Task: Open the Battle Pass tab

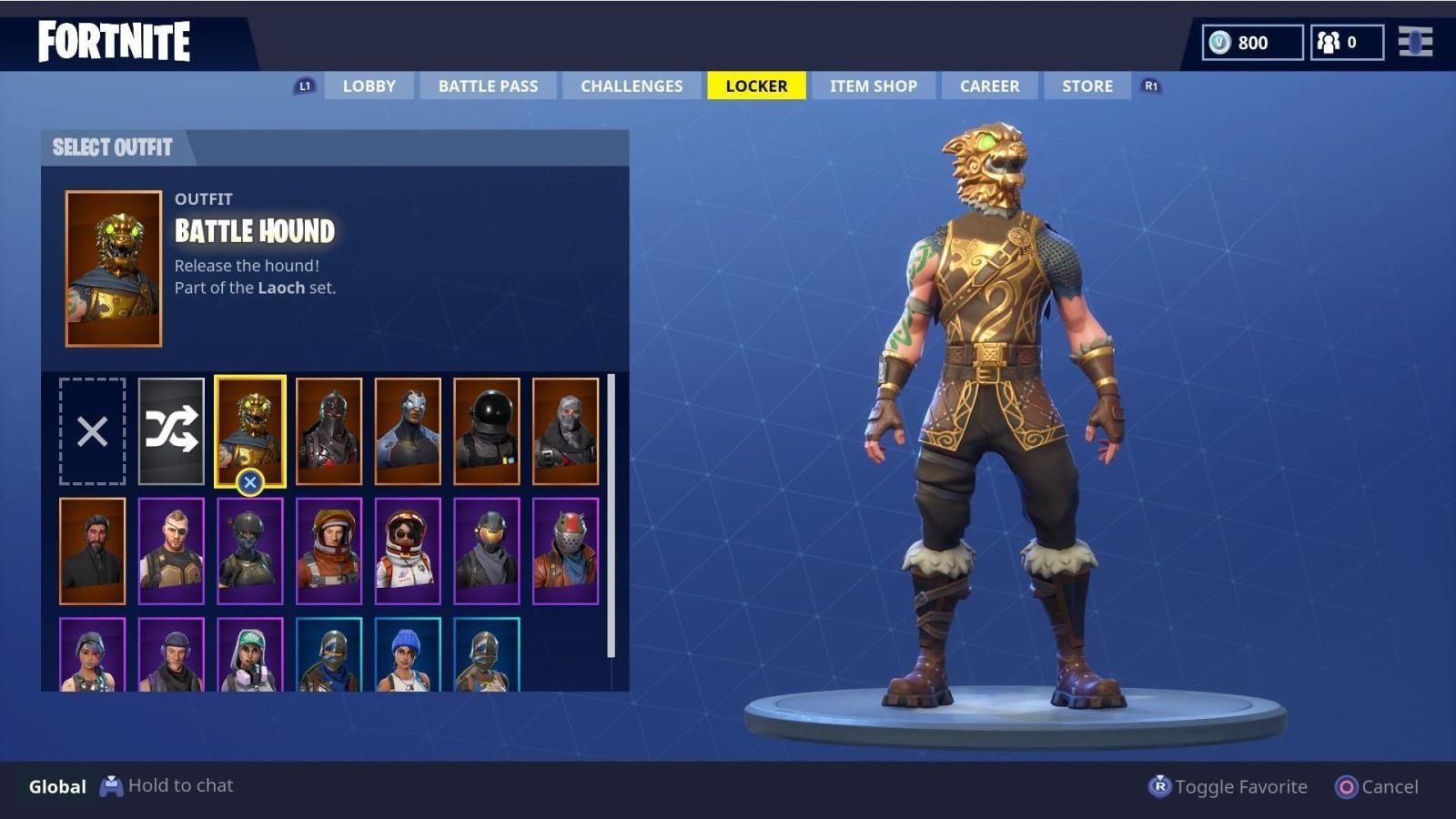Action: (488, 86)
